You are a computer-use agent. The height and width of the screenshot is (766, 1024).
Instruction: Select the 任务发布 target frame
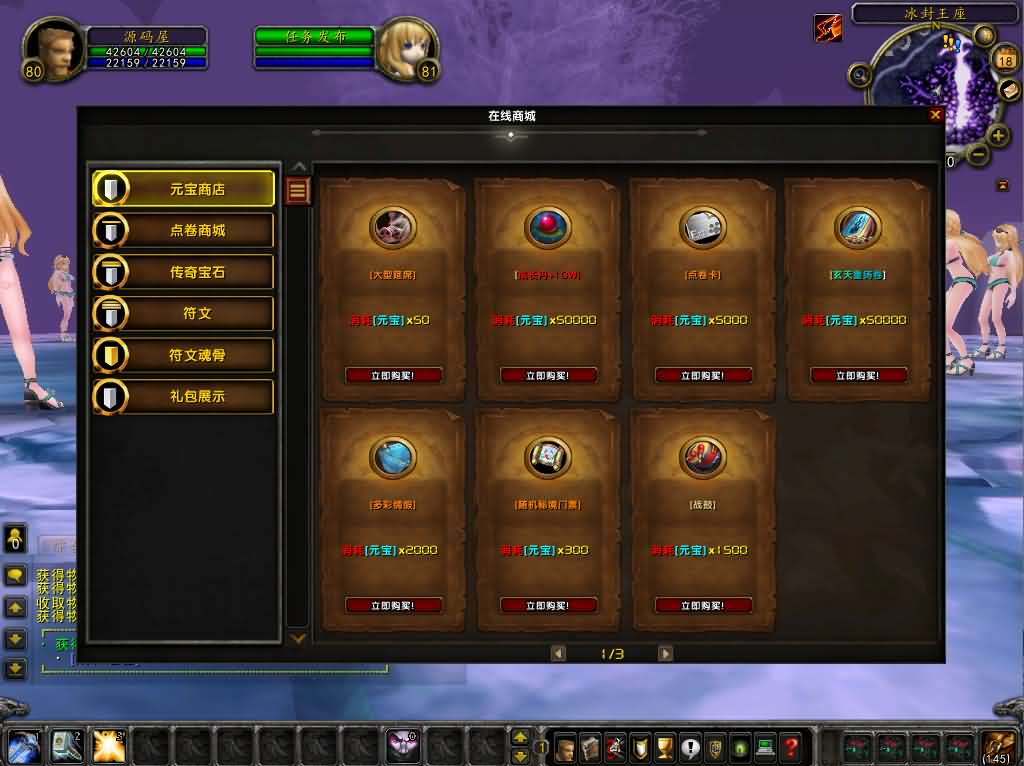[314, 37]
